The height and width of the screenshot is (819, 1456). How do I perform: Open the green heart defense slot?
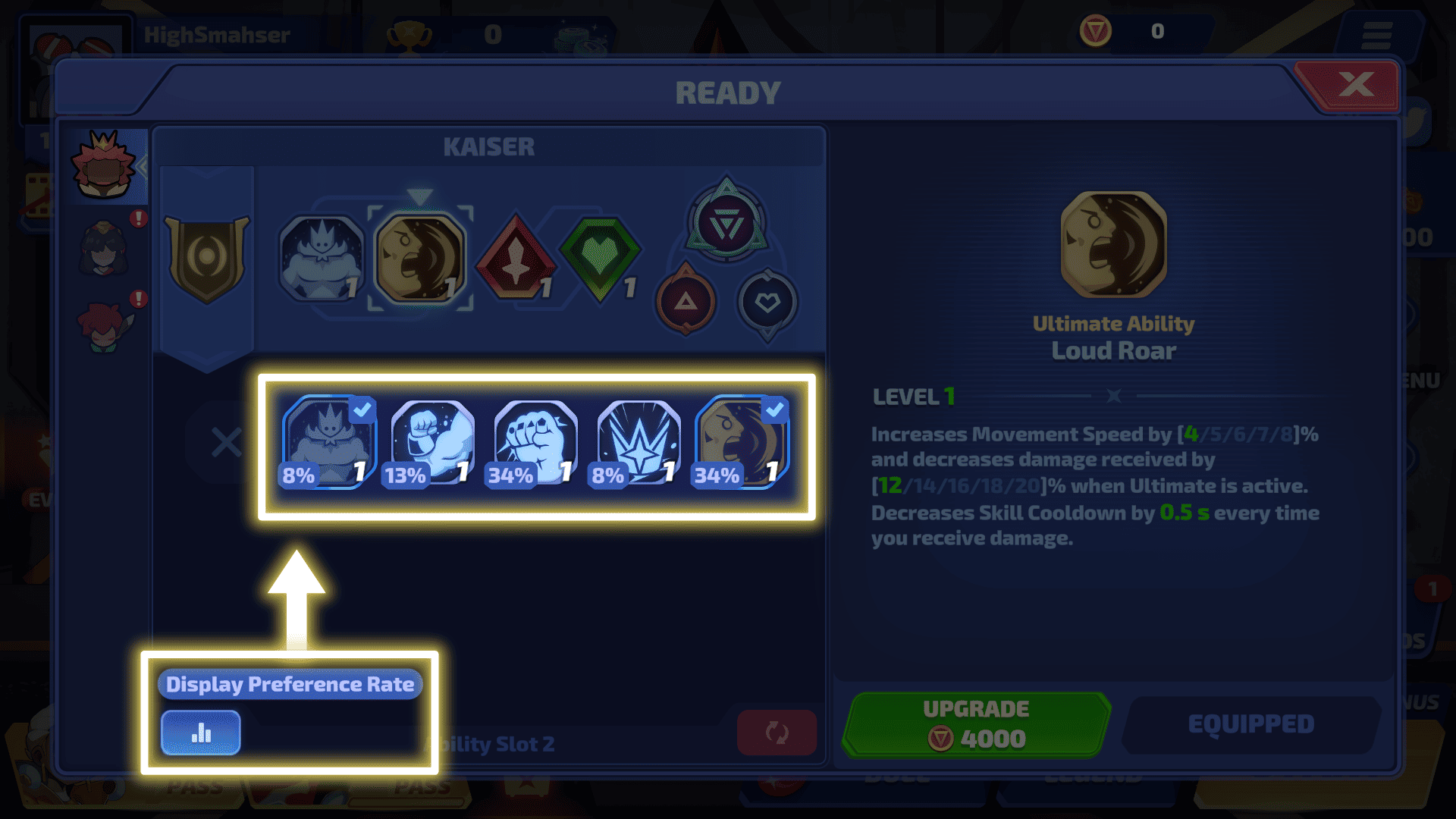tap(600, 259)
